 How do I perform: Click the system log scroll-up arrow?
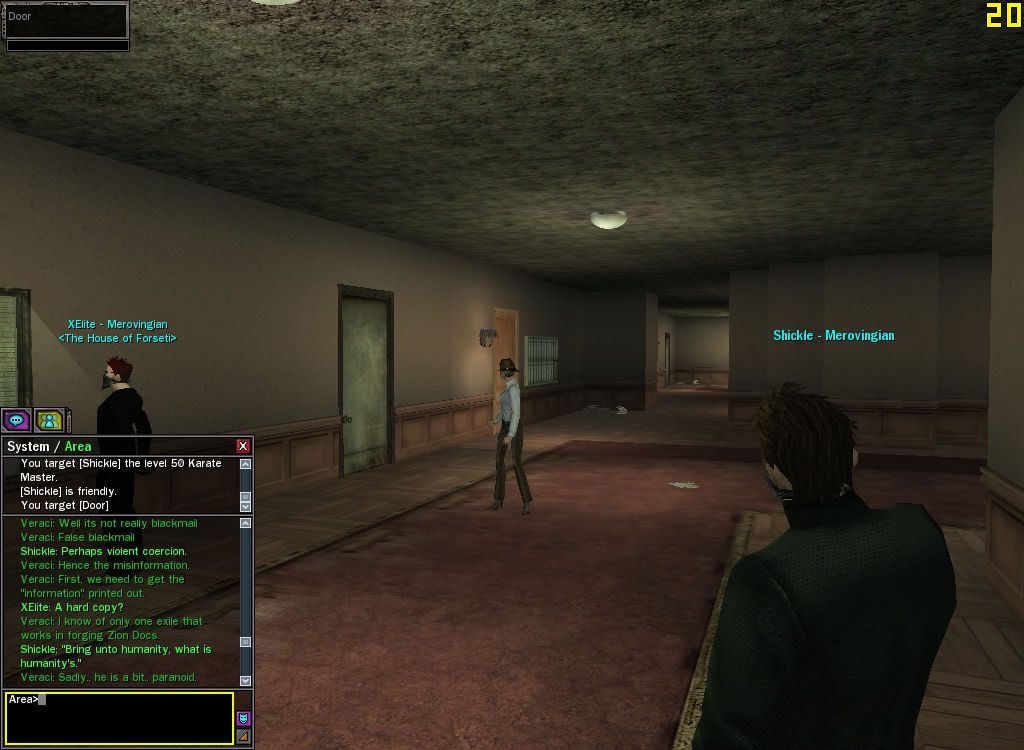246,464
